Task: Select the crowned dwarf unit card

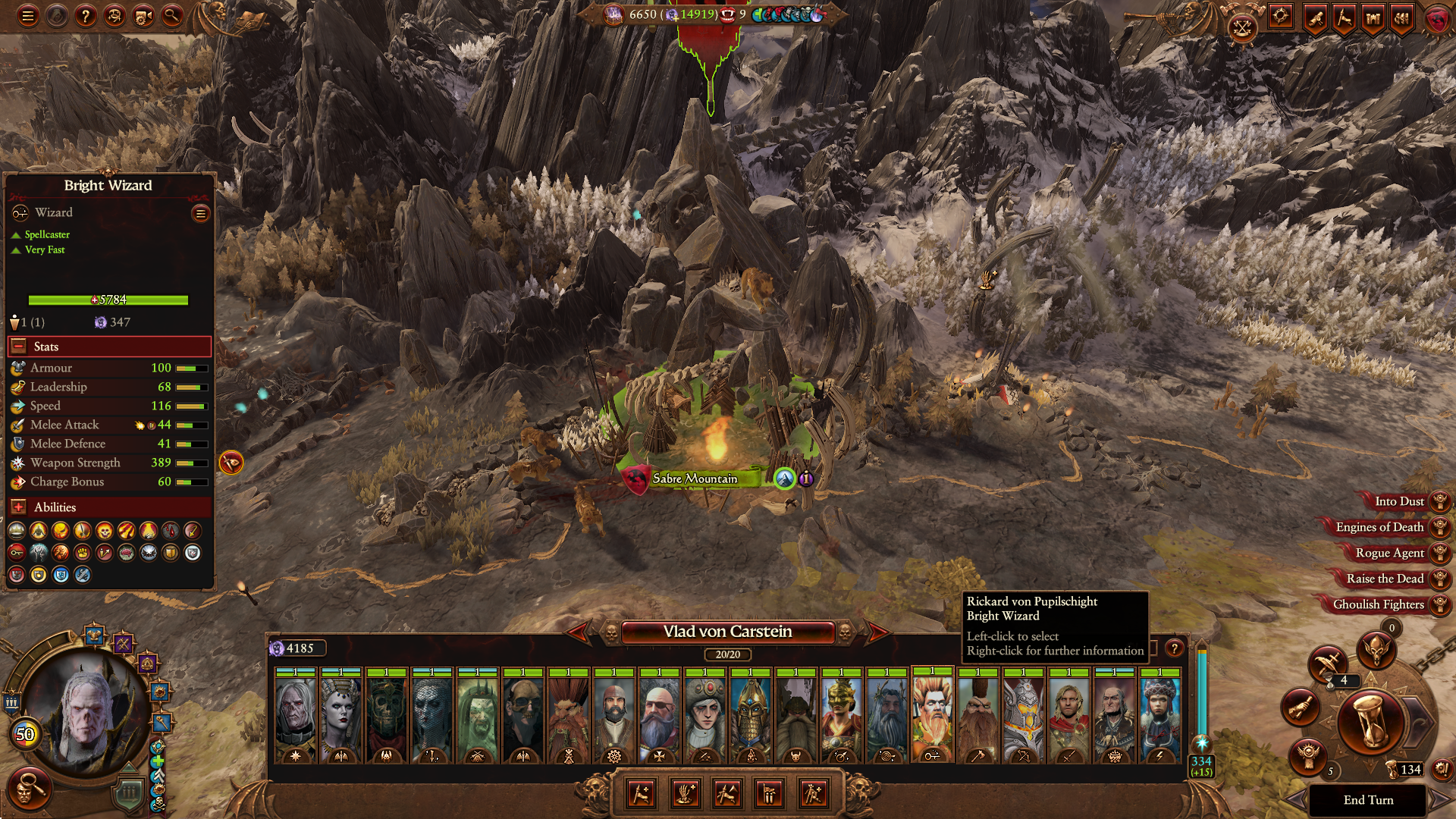Action: tap(750, 717)
